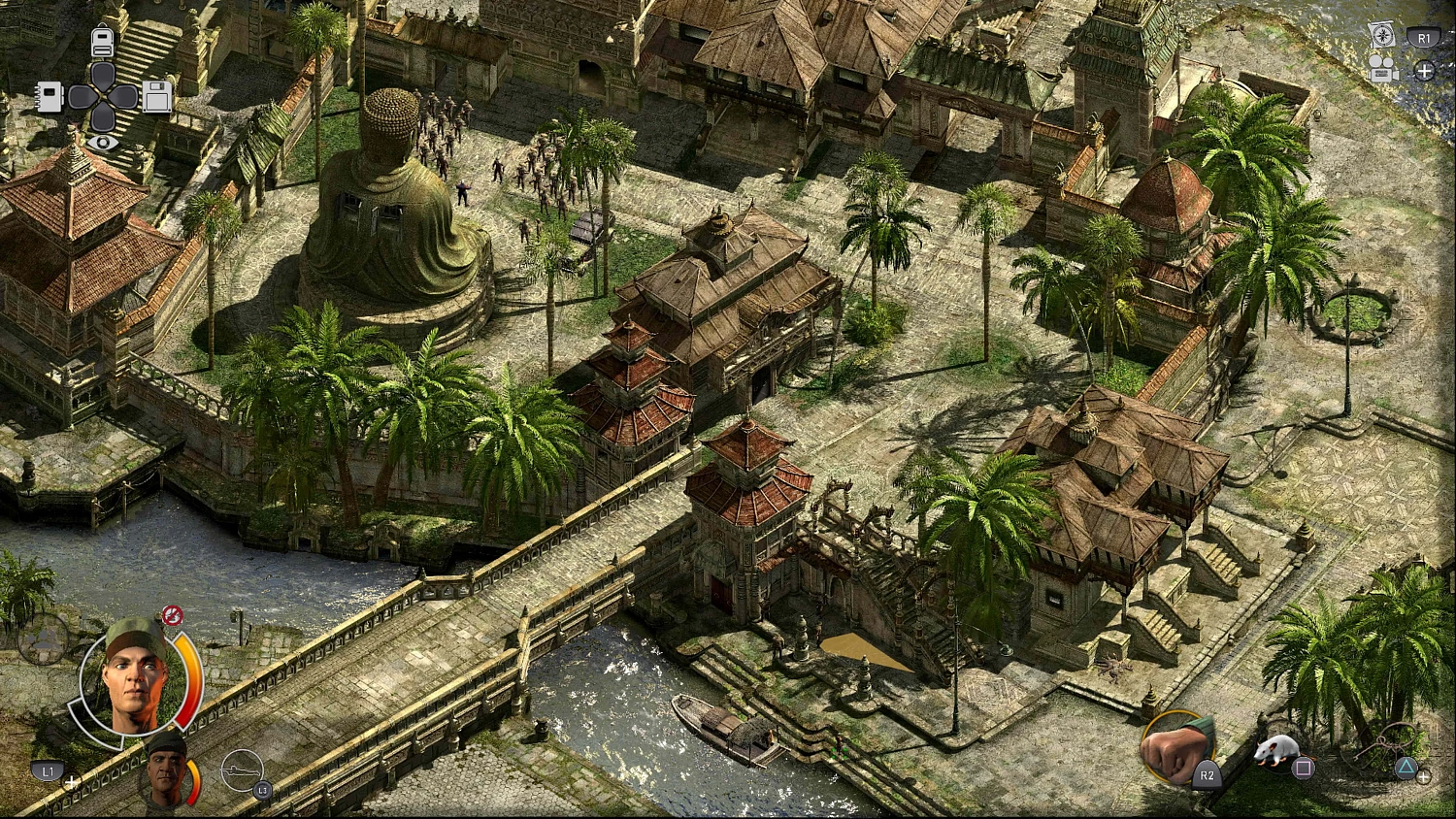Click the floppy disk save icon
Image resolution: width=1456 pixels, height=819 pixels.
157,97
